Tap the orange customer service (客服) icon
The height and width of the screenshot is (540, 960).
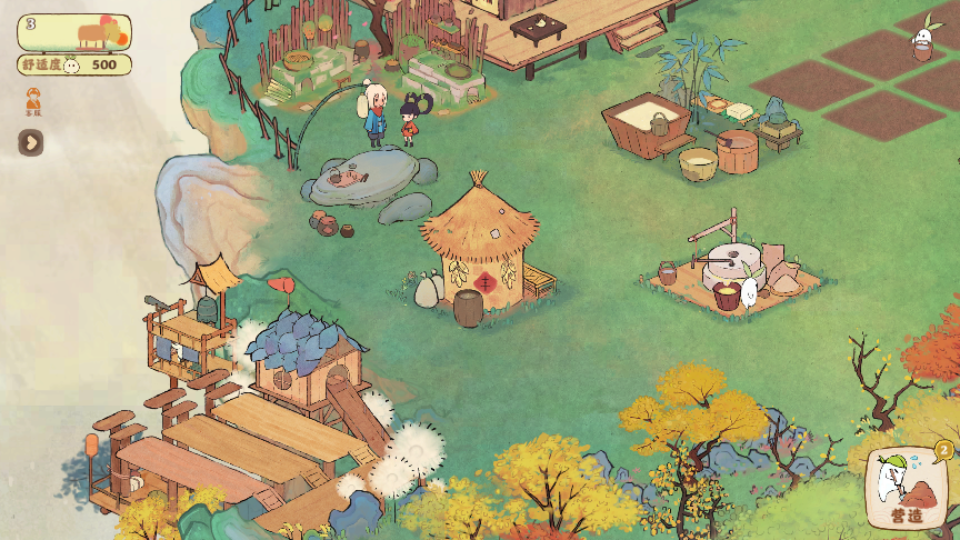(x=32, y=101)
